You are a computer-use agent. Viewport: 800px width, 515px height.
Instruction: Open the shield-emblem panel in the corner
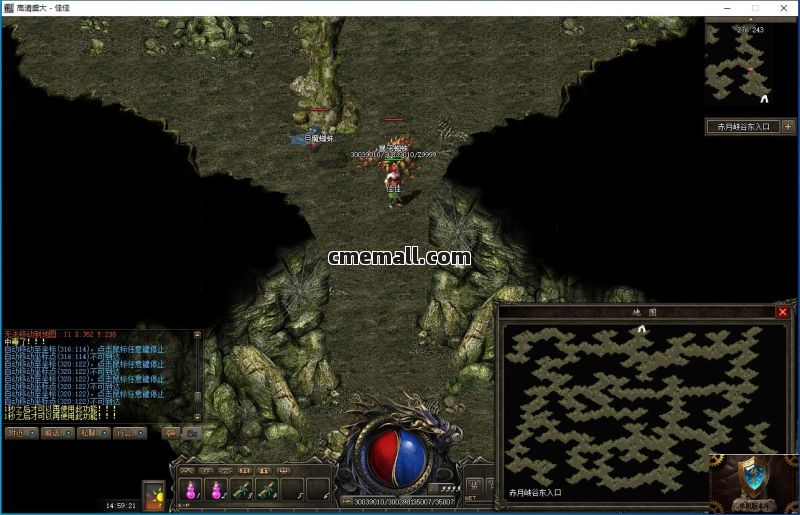[x=754, y=481]
